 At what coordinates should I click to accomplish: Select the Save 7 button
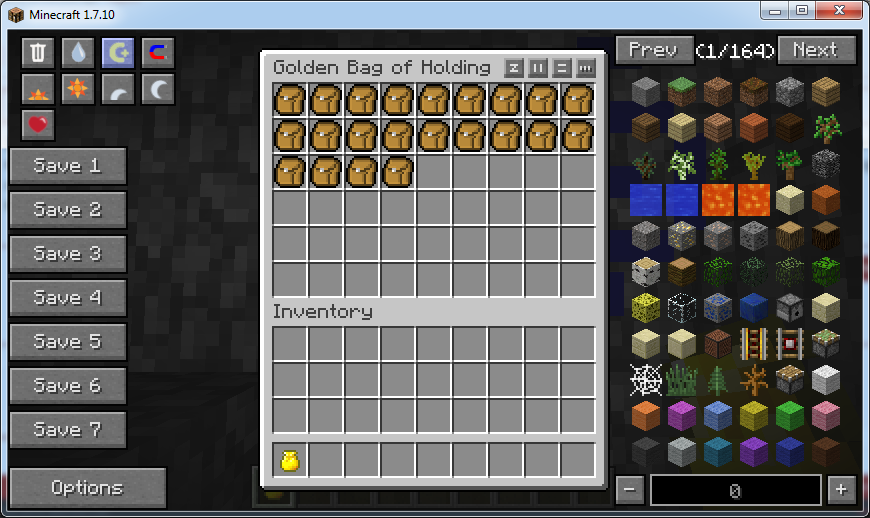tap(68, 430)
